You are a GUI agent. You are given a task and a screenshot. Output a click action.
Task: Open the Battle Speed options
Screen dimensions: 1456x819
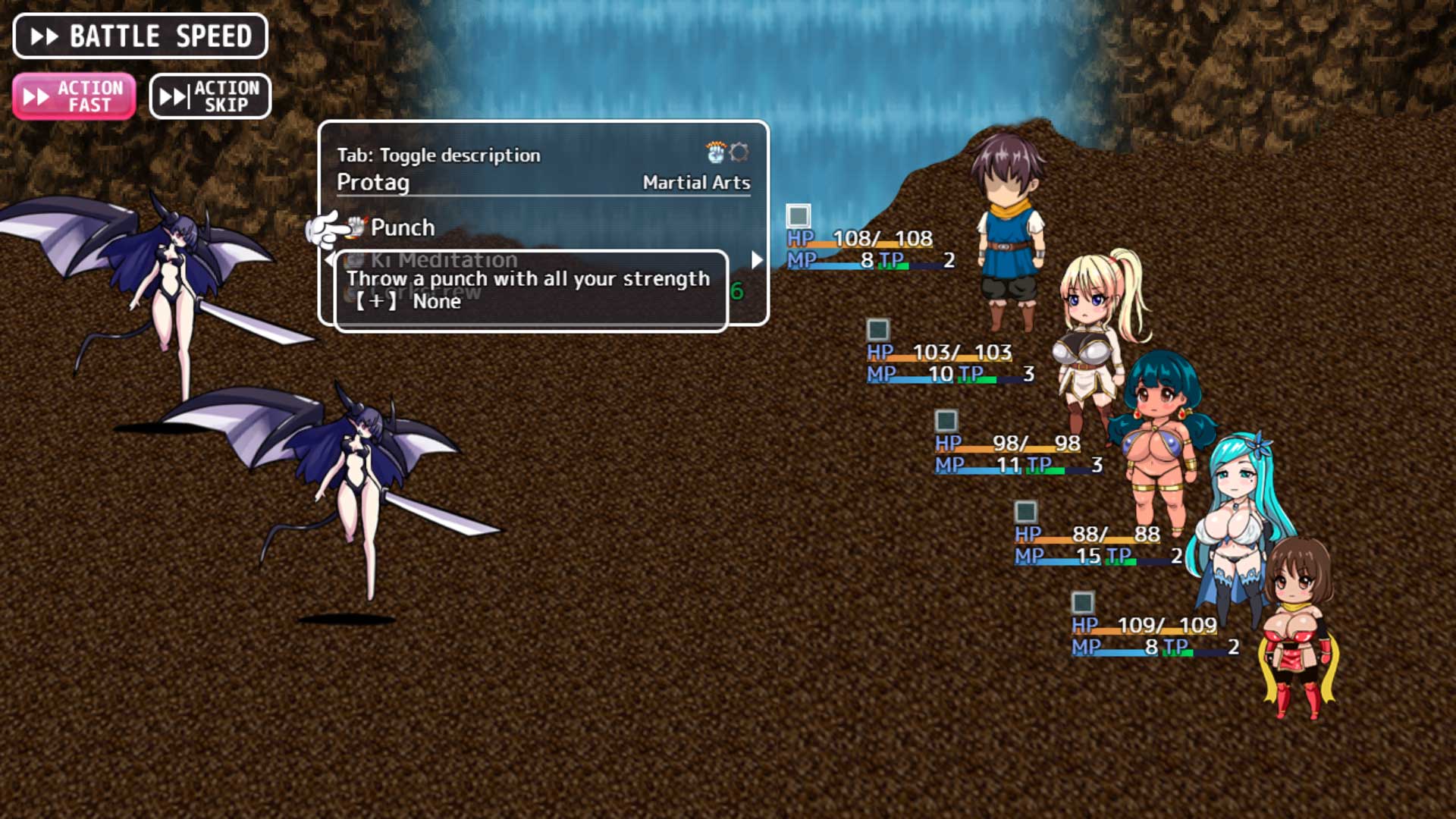140,36
